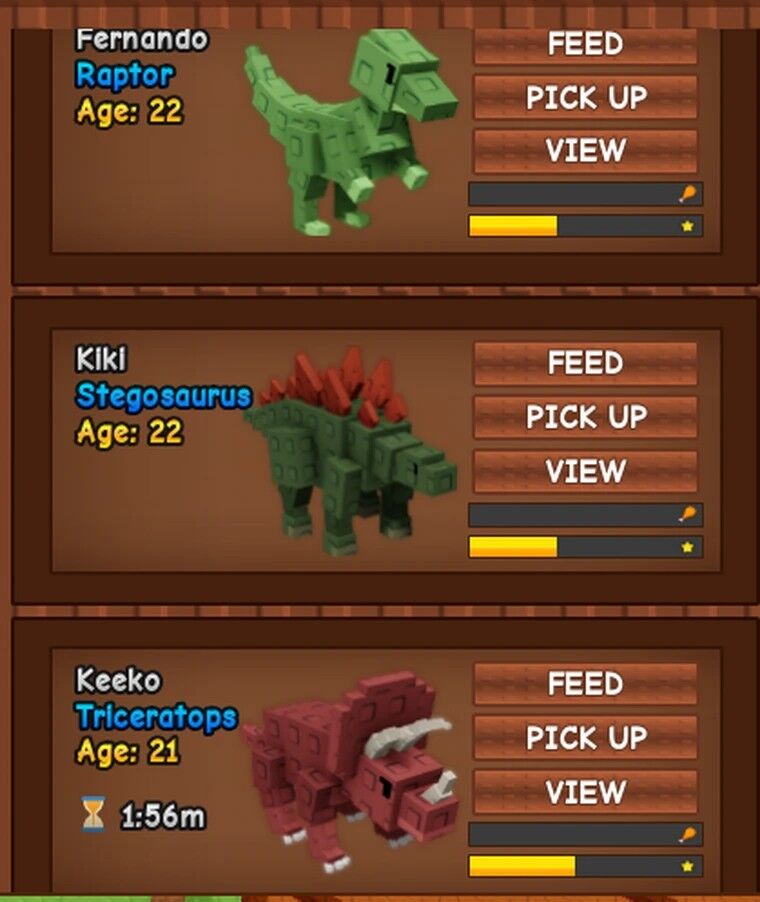This screenshot has width=760, height=902.
Task: View Kiki the Stegosaurus
Action: tap(585, 471)
